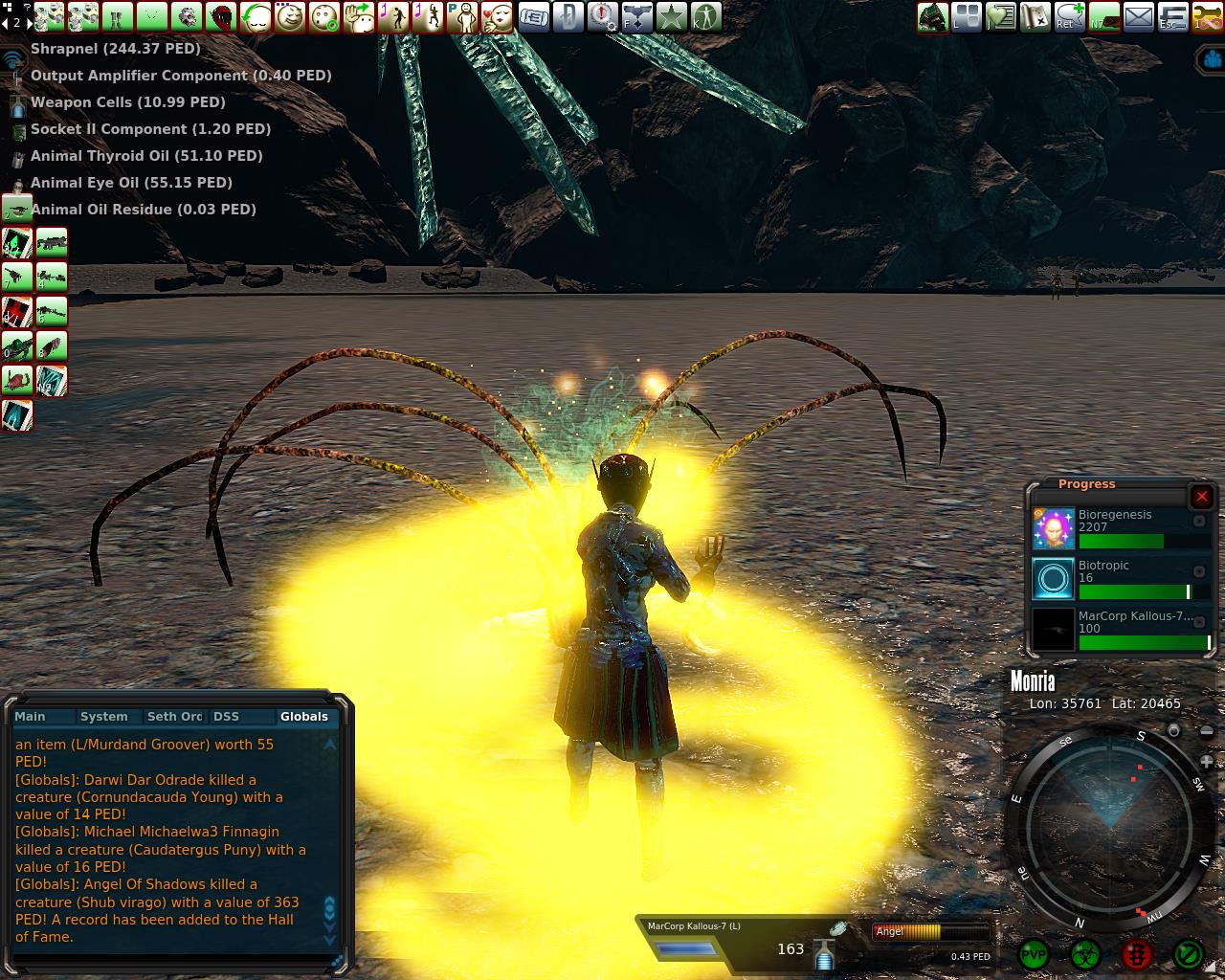
Task: Toggle the green PVP status indicator
Action: 1034,954
